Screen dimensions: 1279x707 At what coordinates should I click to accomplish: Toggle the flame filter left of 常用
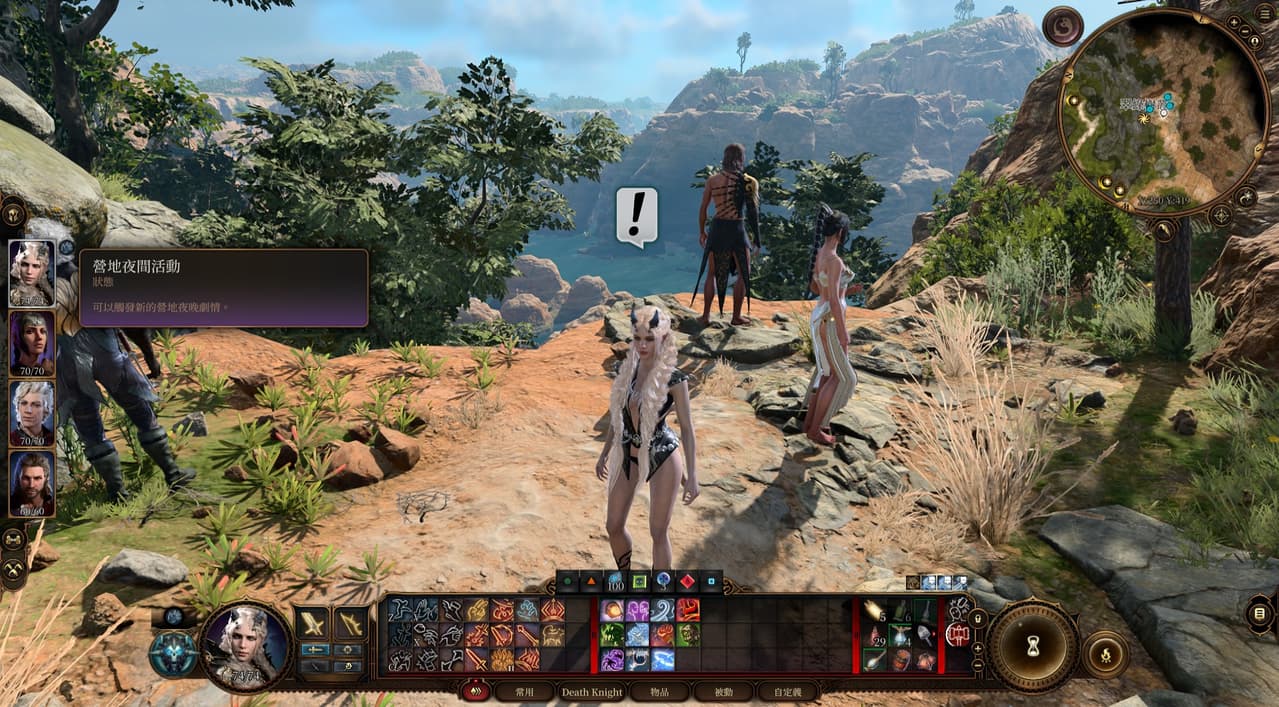click(474, 691)
